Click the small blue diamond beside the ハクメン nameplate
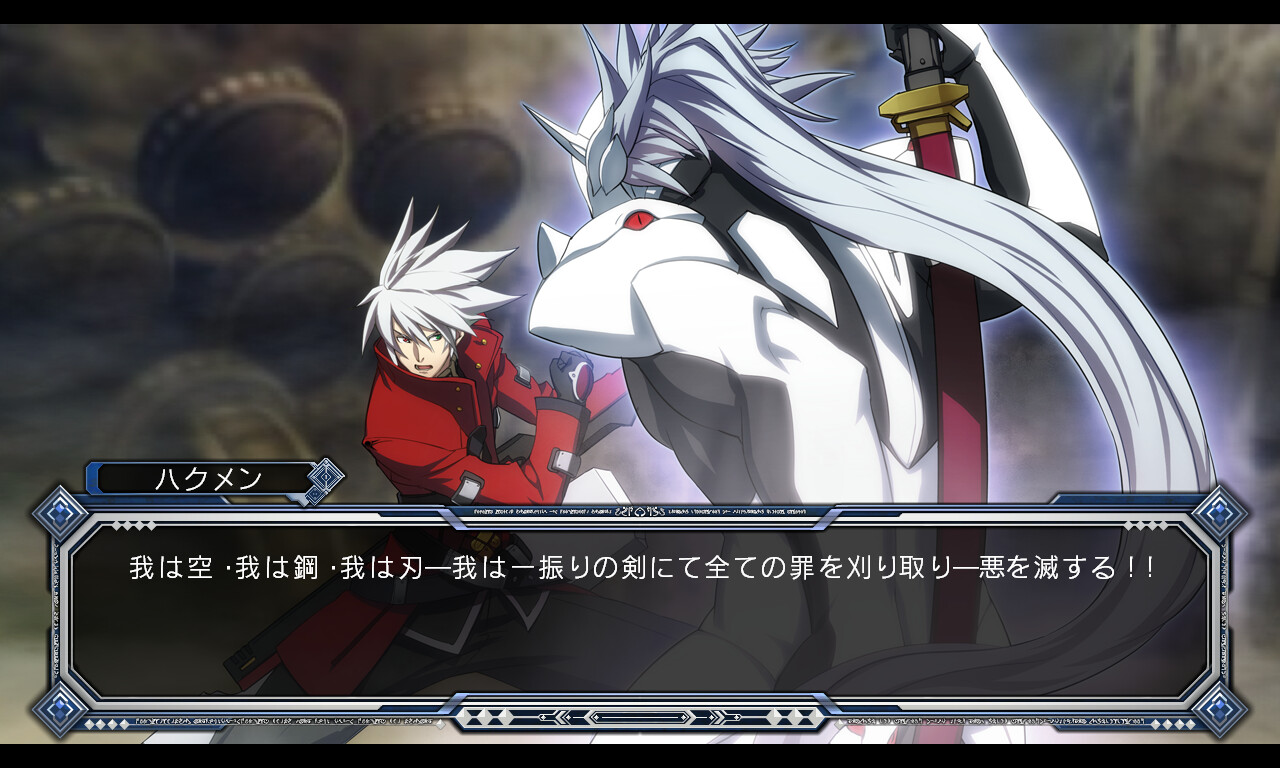 pyautogui.click(x=324, y=477)
